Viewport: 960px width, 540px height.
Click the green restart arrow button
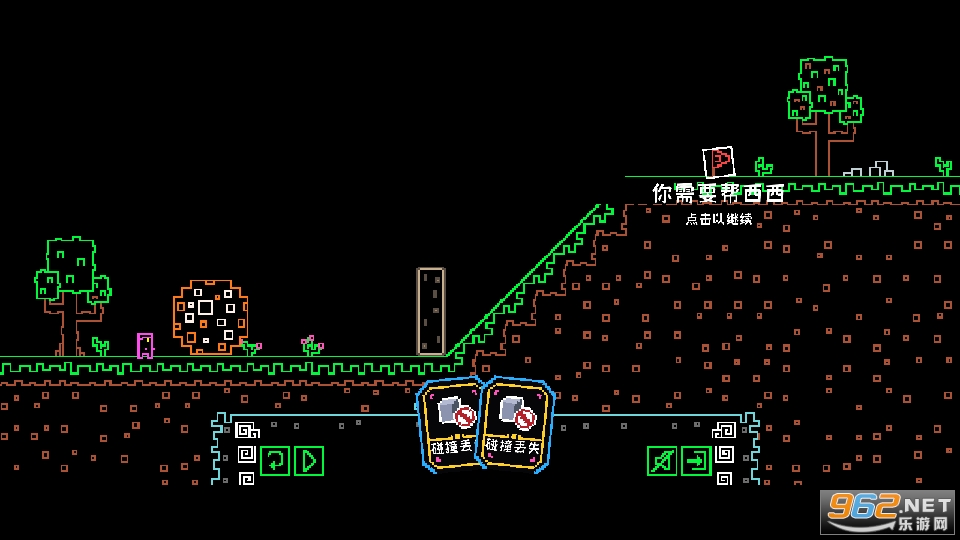(275, 461)
